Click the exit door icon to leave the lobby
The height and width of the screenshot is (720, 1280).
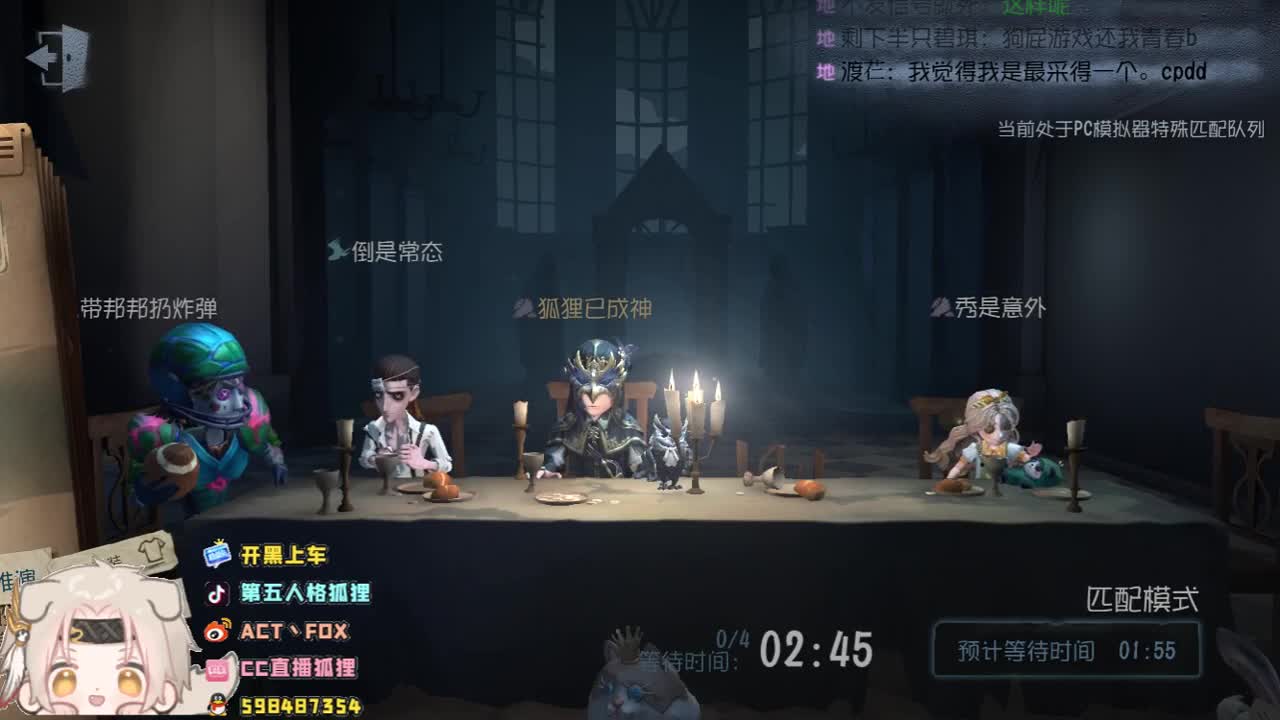click(x=55, y=57)
